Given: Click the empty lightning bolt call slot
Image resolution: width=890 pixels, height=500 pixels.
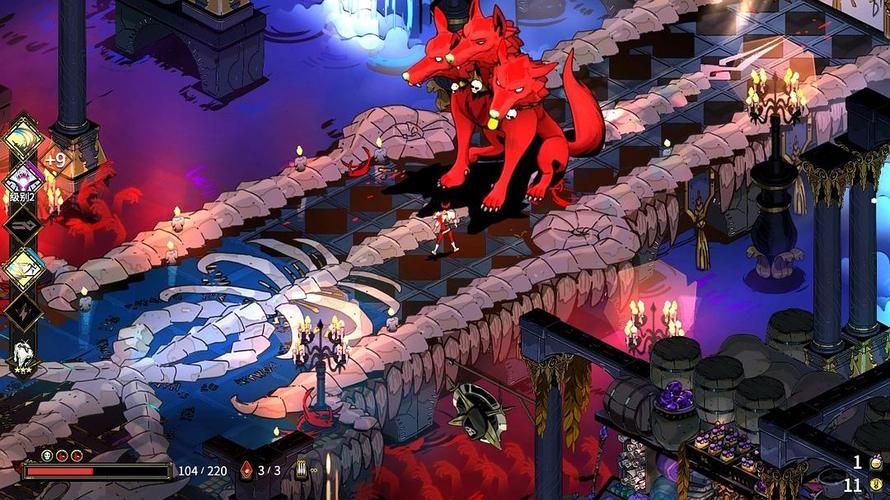Looking at the screenshot, I should (x=22, y=310).
